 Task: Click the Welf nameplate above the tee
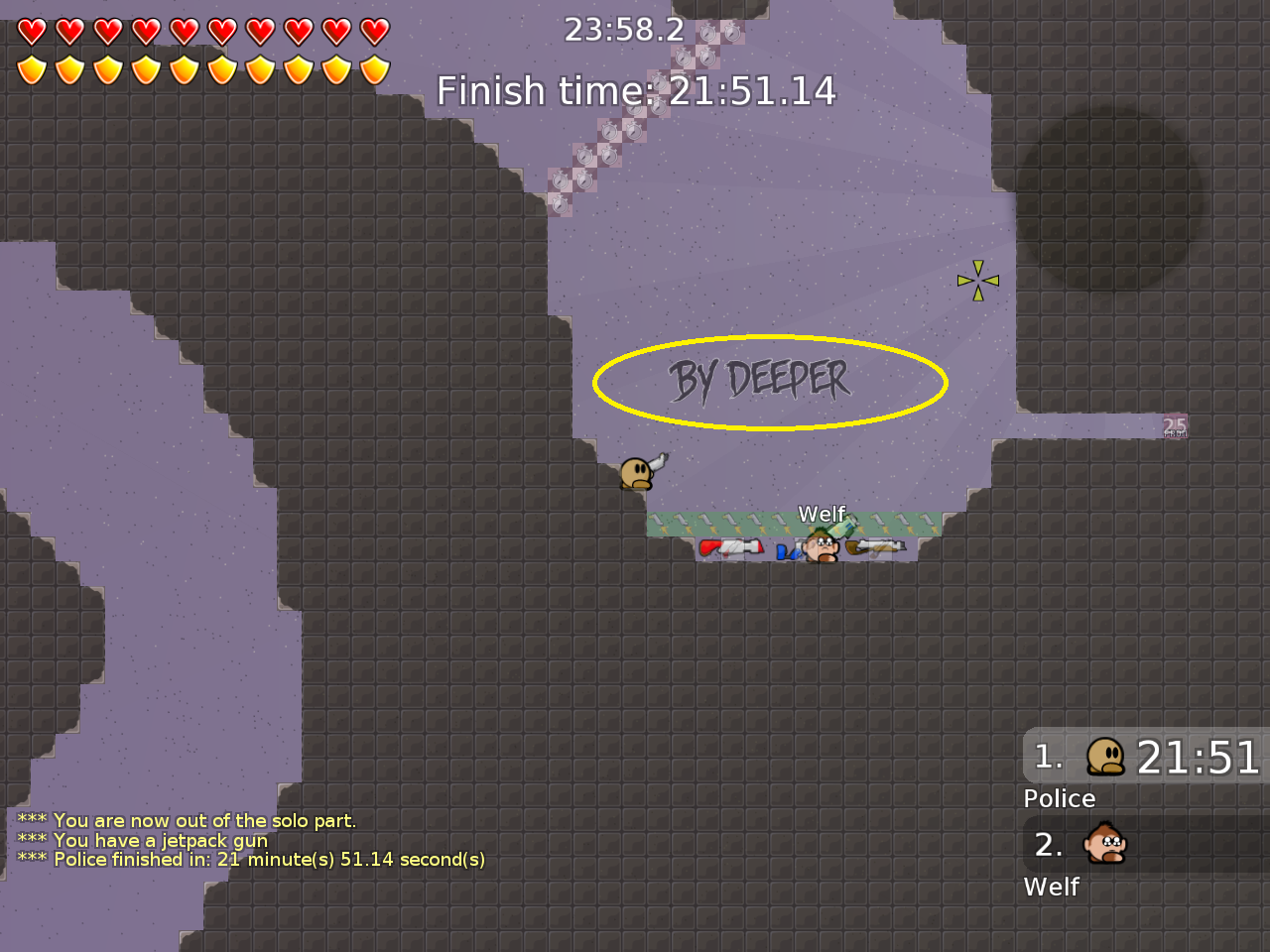click(x=822, y=515)
